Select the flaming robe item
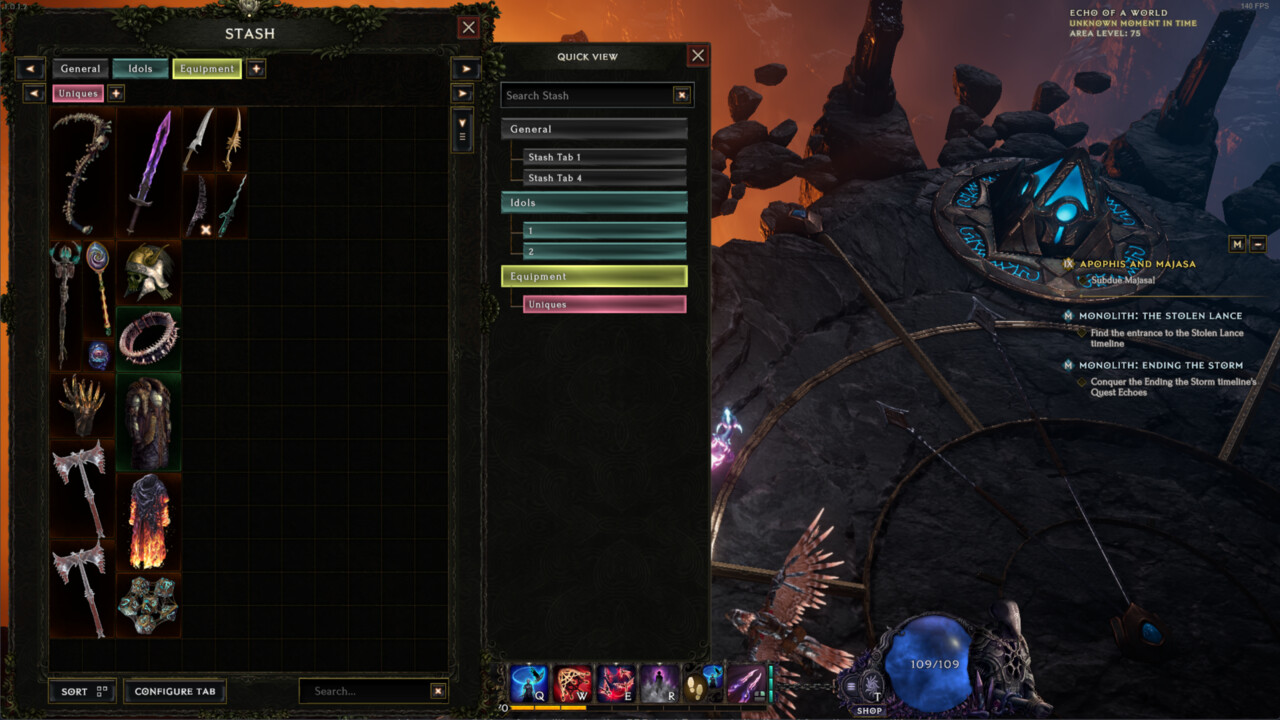The height and width of the screenshot is (720, 1280). [149, 521]
